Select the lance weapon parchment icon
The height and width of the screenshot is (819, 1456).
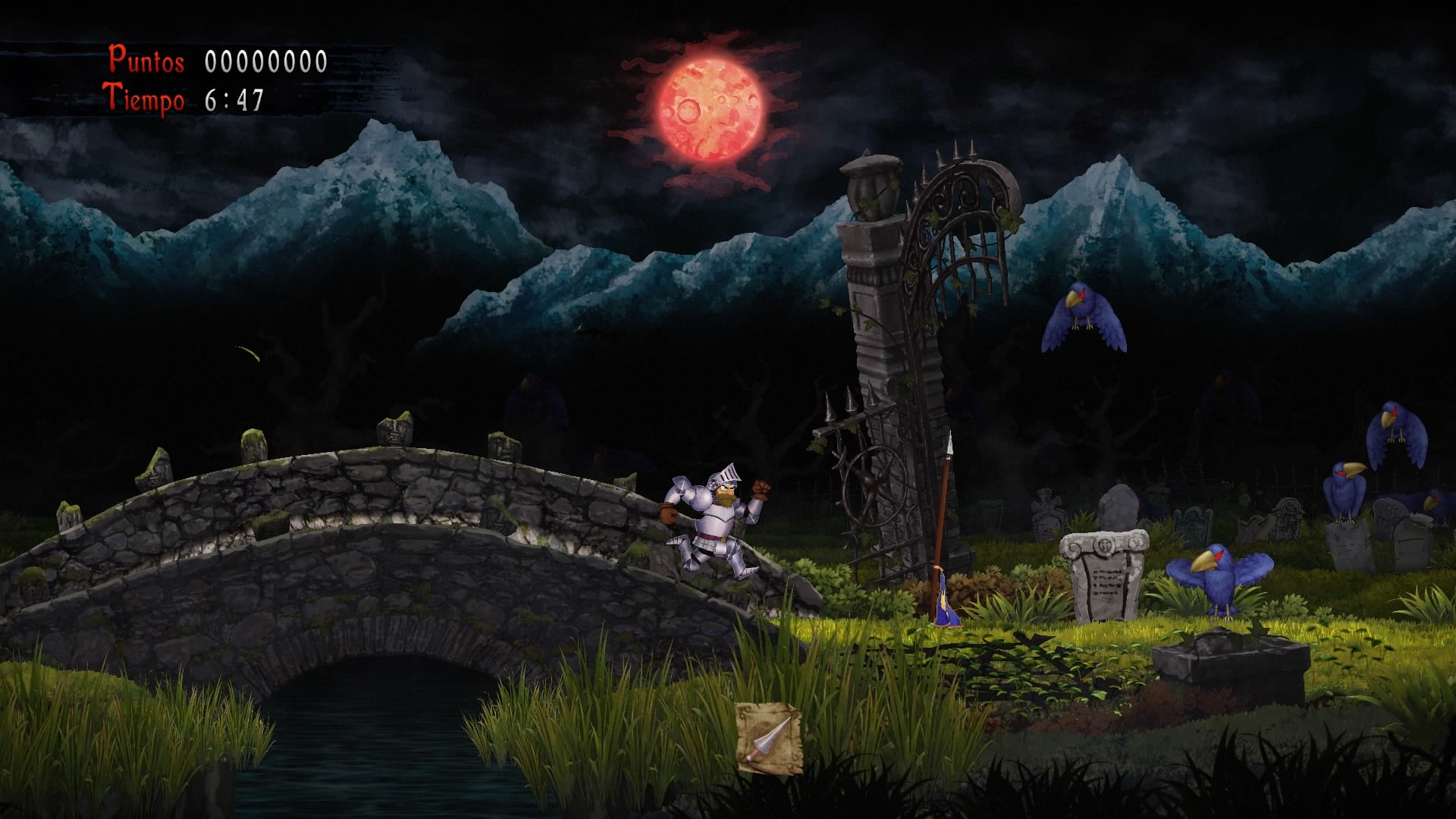coord(769,738)
